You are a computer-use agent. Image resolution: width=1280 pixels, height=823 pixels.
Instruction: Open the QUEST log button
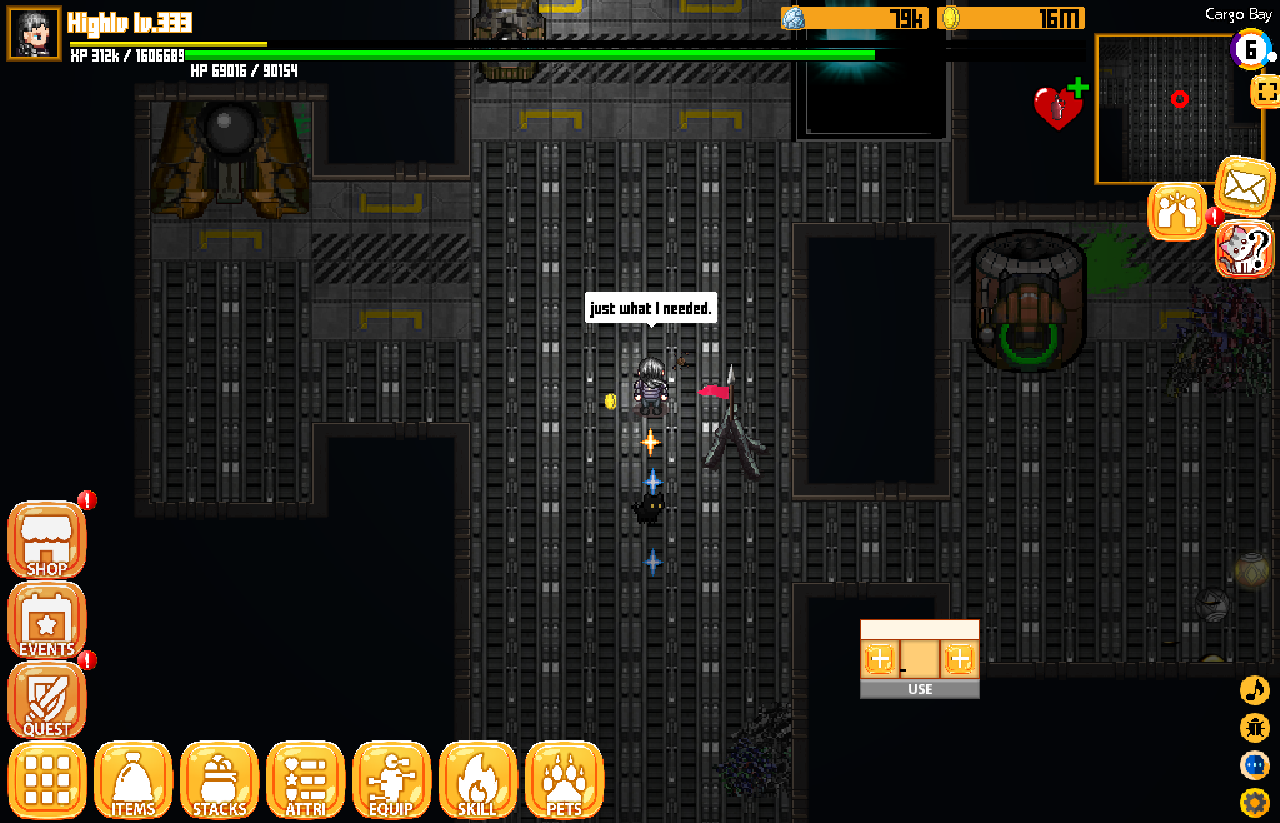[47, 701]
